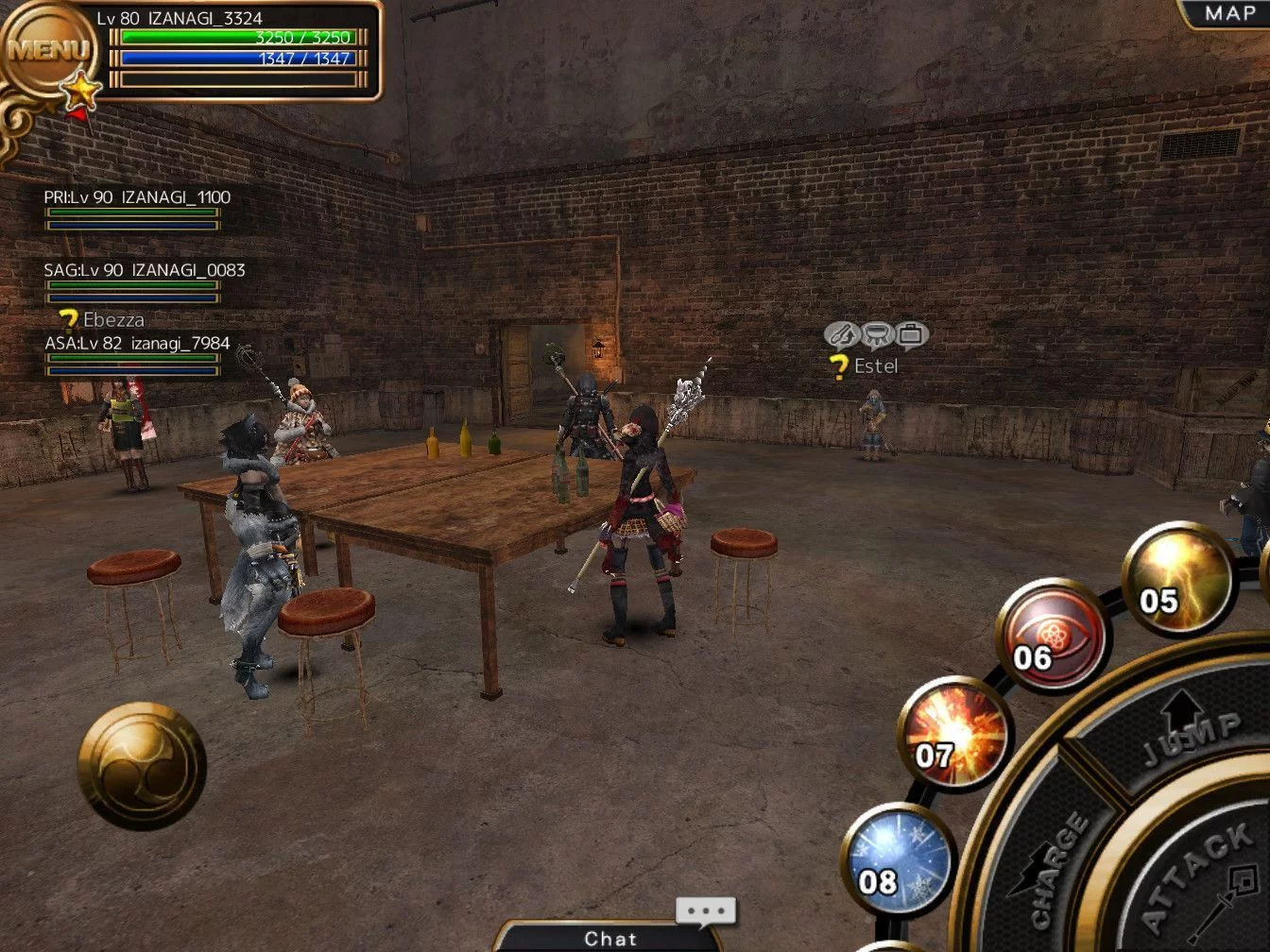Open the gold MENU button
Screen dimensions: 1270x952
click(x=47, y=49)
